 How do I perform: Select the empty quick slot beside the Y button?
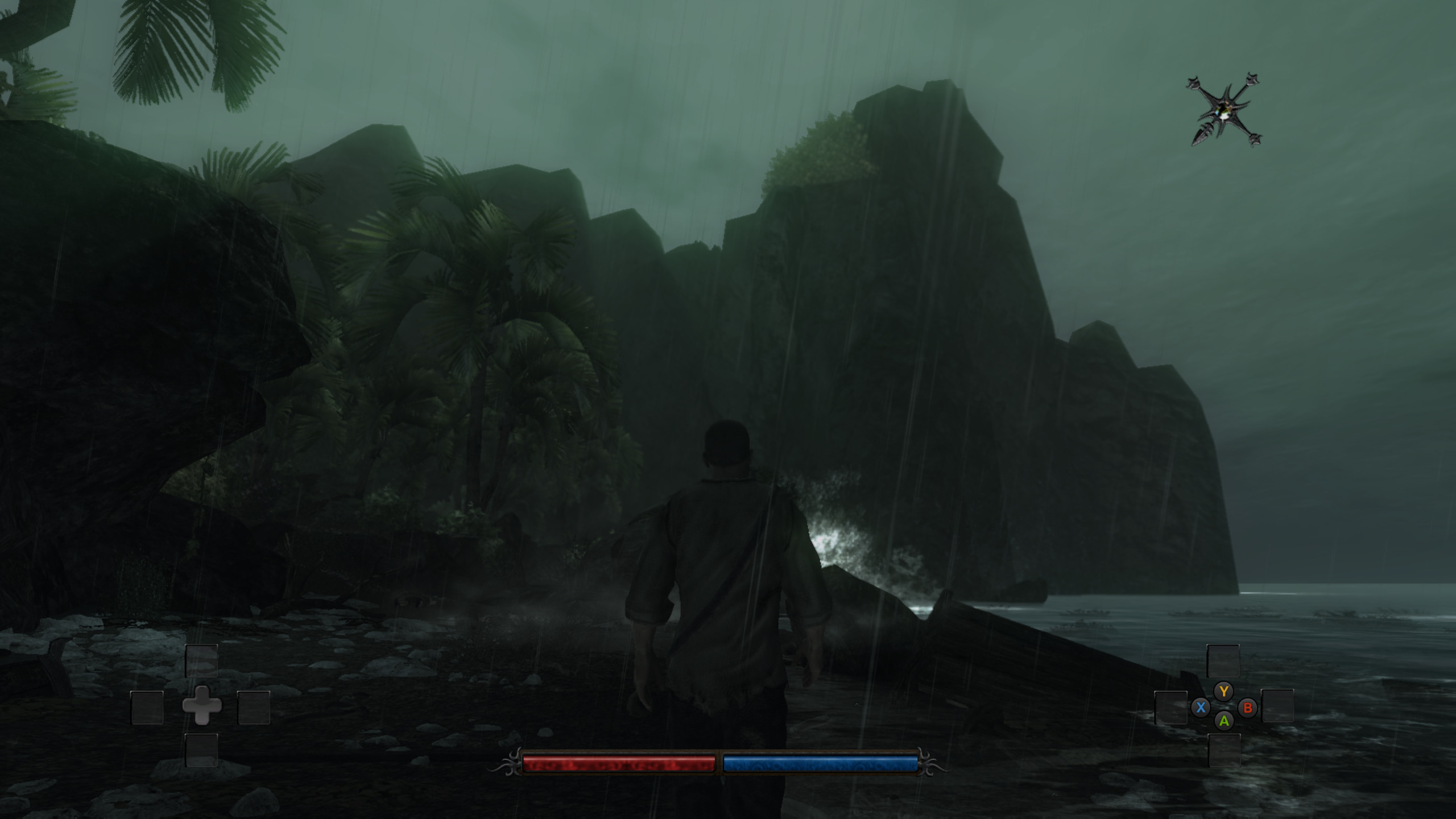1223,660
